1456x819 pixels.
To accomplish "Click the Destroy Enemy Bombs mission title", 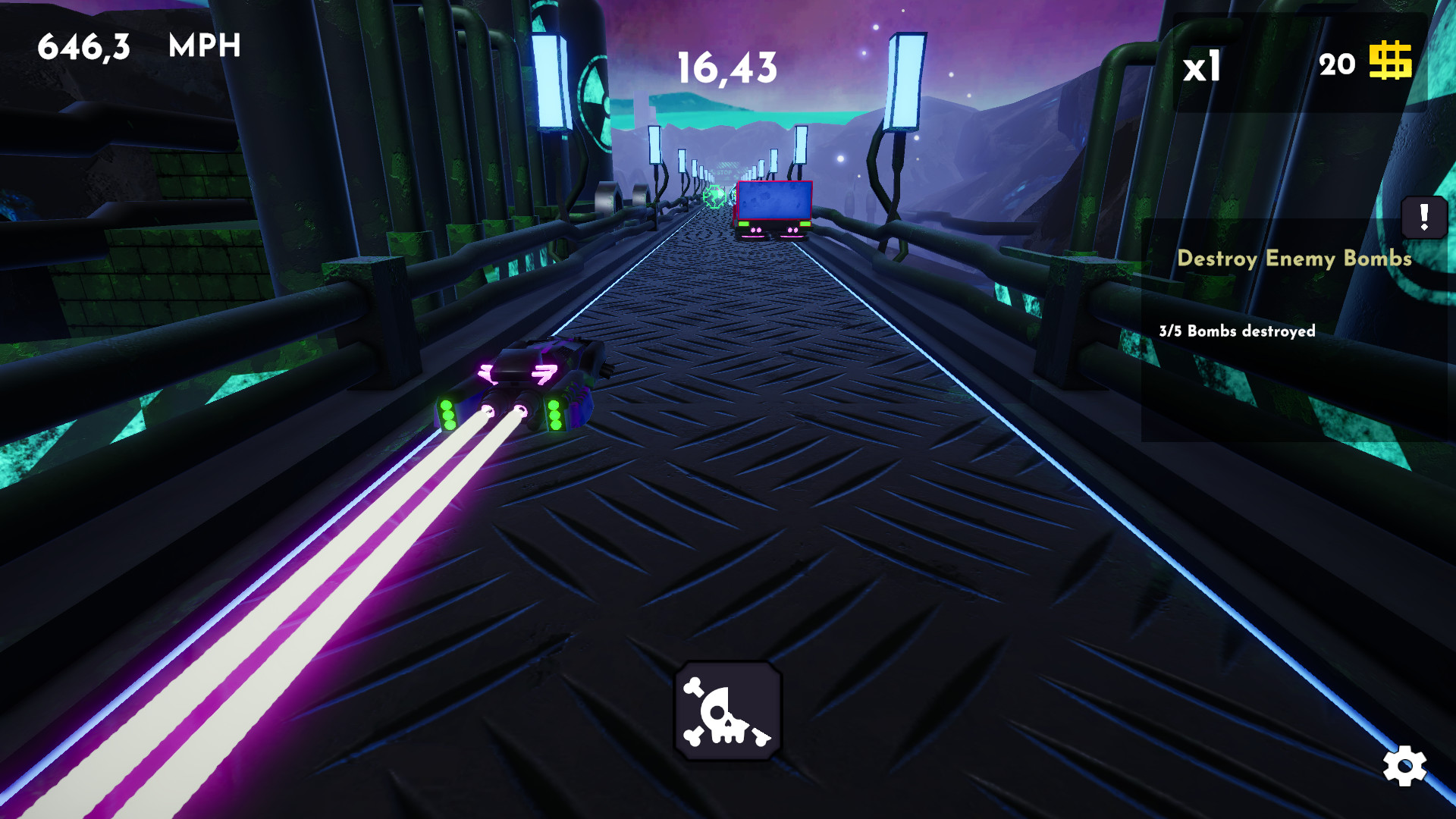I will 1294,259.
